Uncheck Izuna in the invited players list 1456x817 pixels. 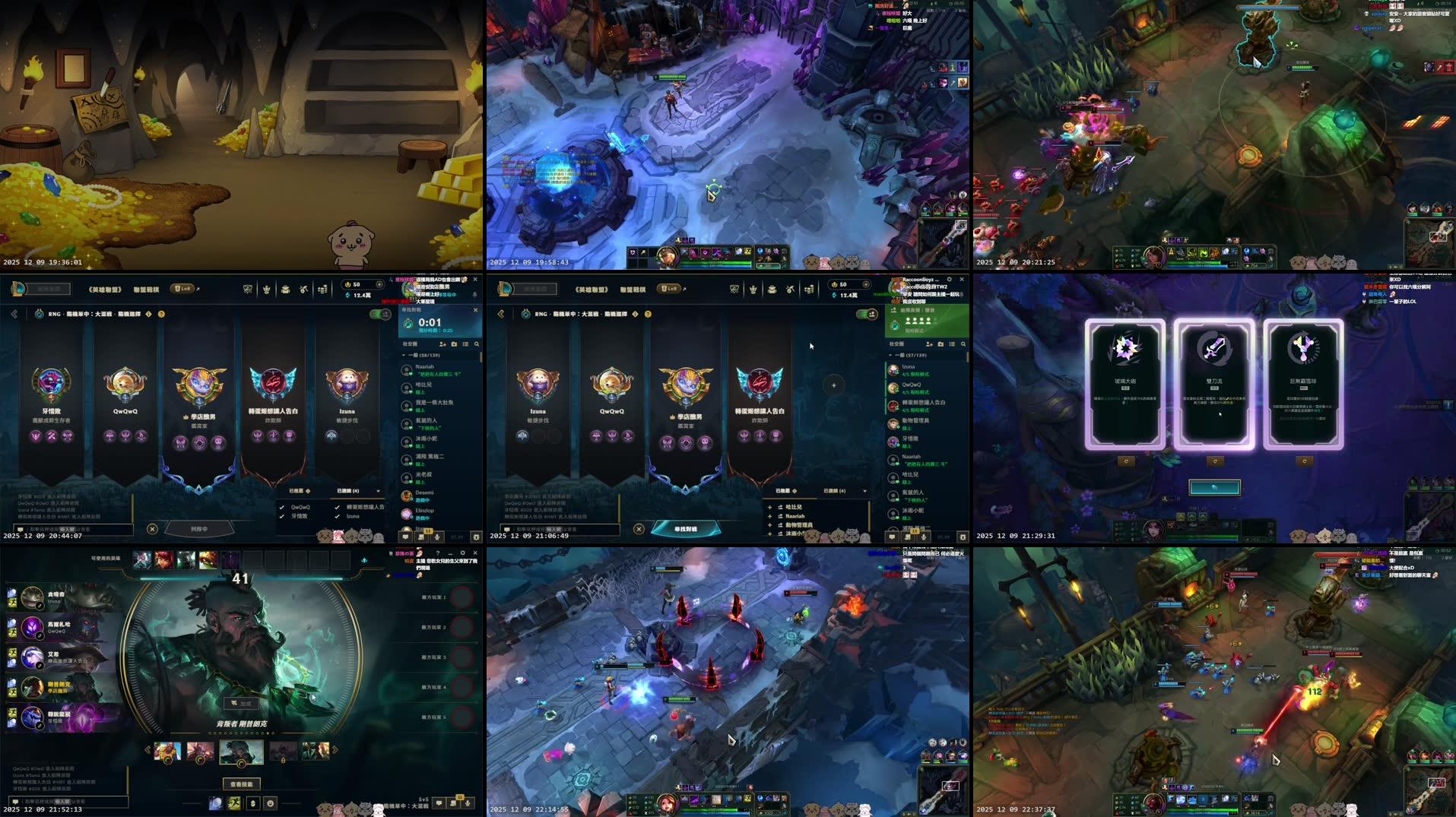coord(337,518)
